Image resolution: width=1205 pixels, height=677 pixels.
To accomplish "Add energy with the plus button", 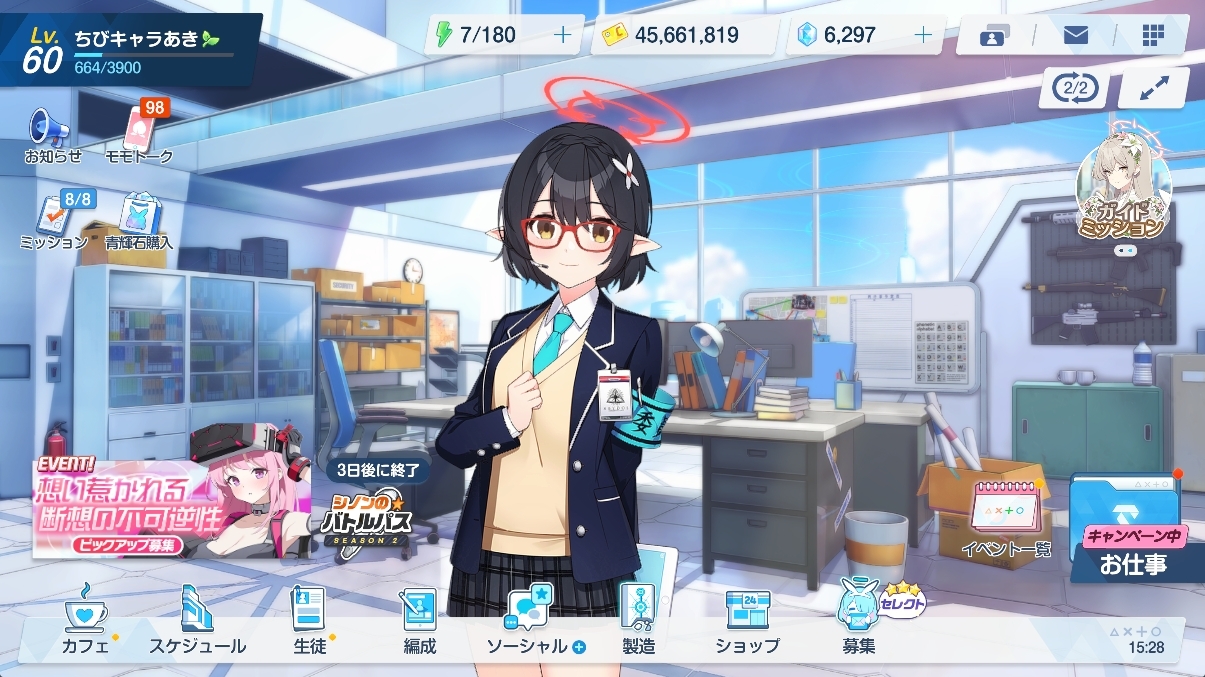I will click(x=563, y=35).
